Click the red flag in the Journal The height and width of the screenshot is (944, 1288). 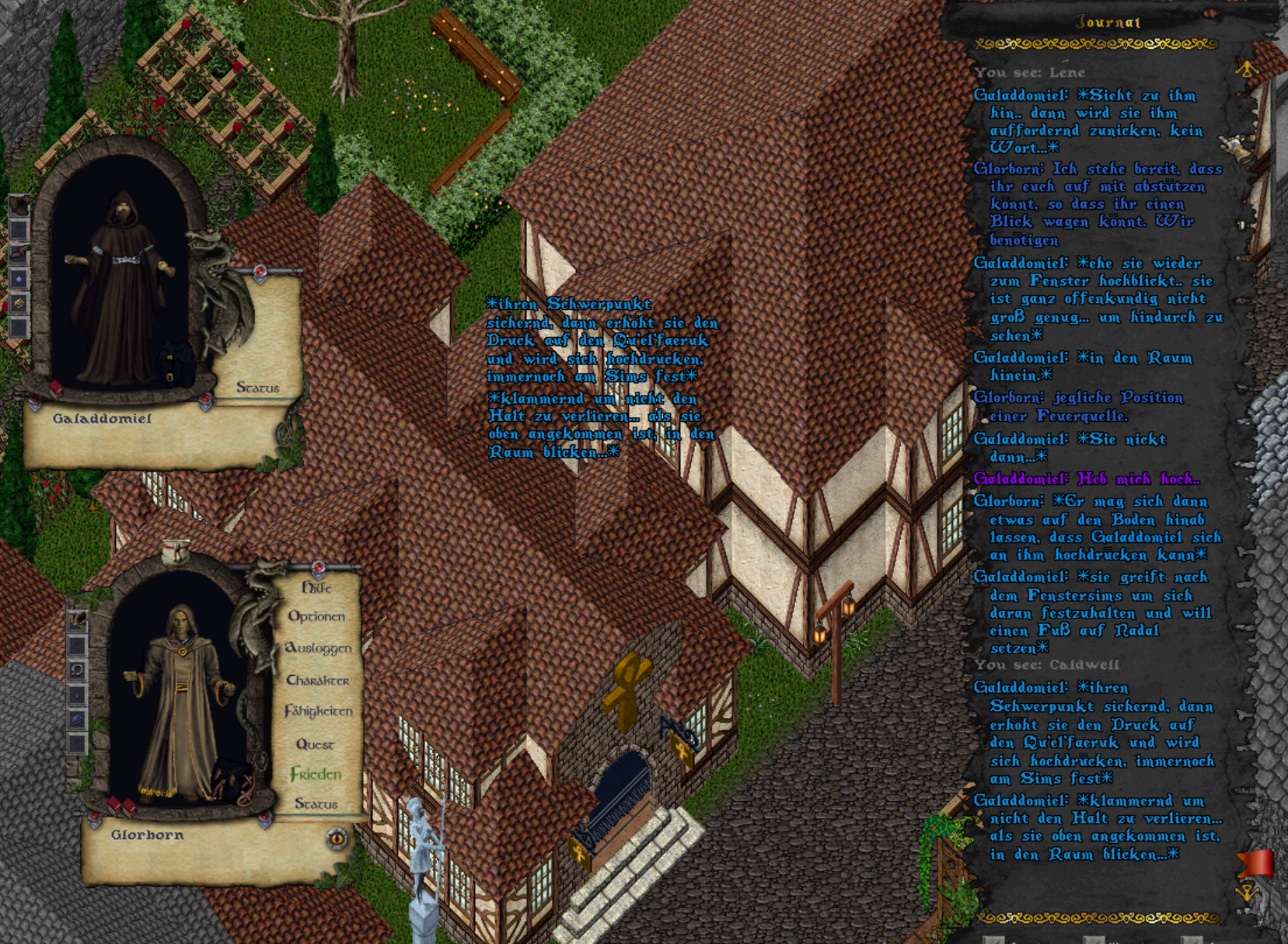[1253, 863]
